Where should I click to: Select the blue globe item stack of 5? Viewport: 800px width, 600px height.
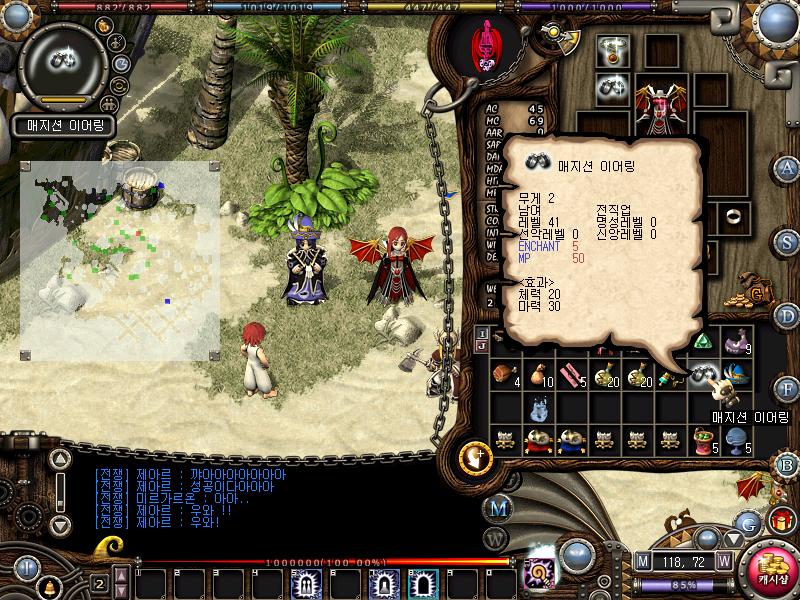[x=738, y=438]
